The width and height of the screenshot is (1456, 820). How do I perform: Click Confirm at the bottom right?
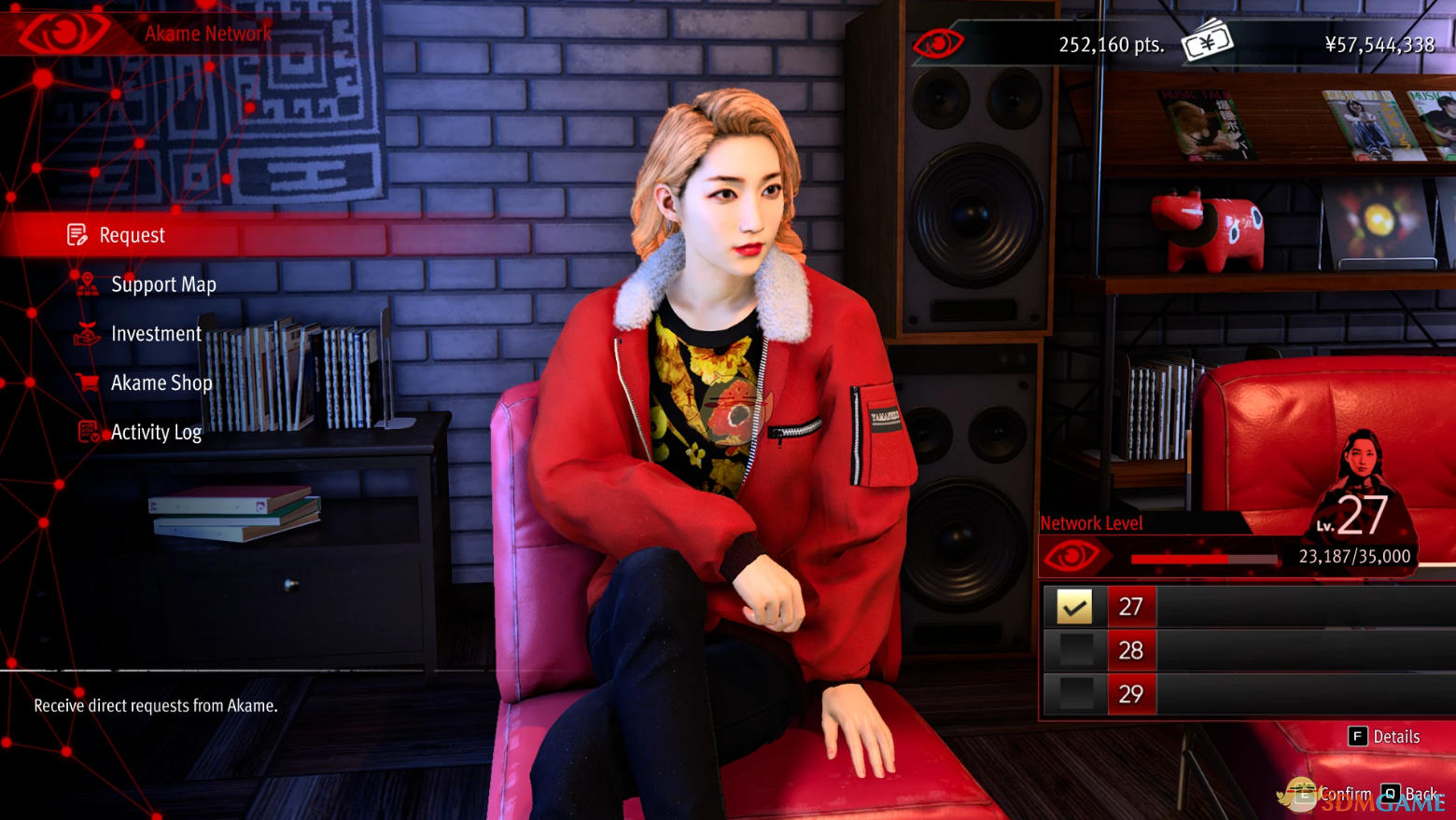(1344, 793)
